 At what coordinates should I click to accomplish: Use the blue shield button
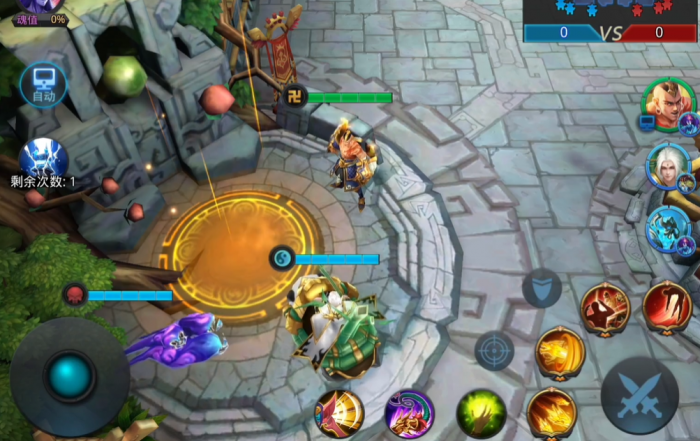541,288
